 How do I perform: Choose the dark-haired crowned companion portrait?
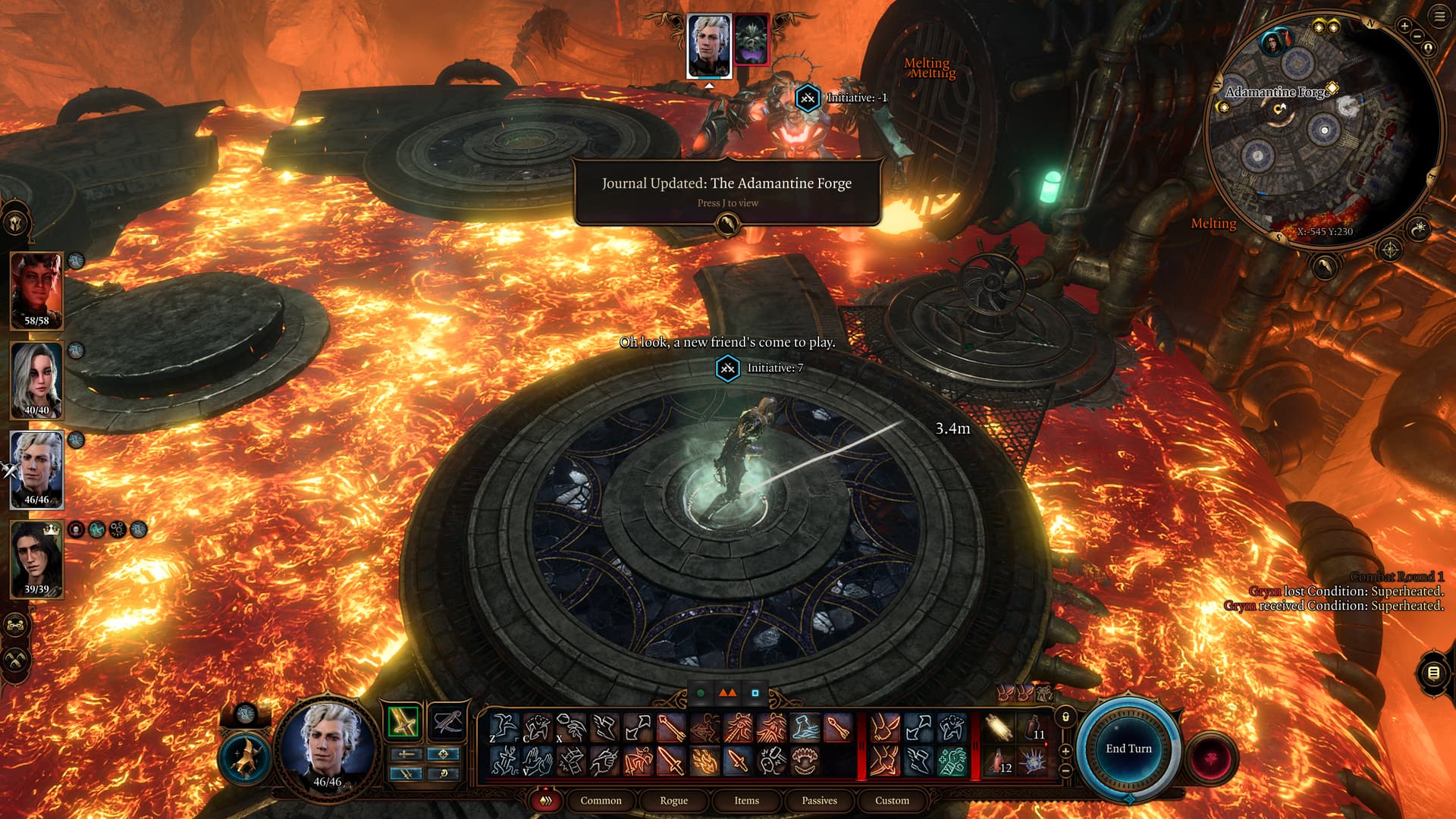[36, 559]
